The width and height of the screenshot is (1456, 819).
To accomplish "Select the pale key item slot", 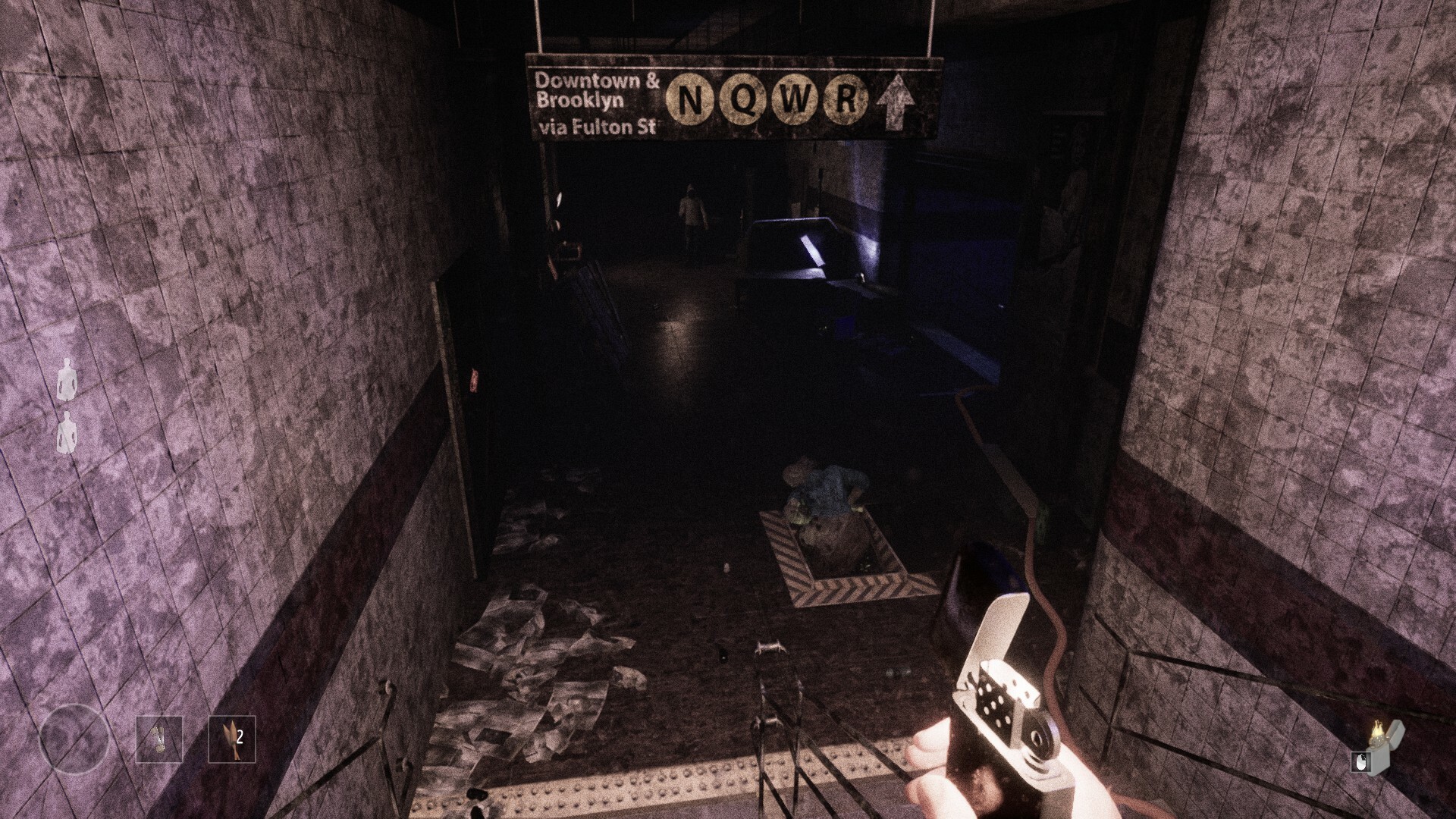I will coord(159,739).
